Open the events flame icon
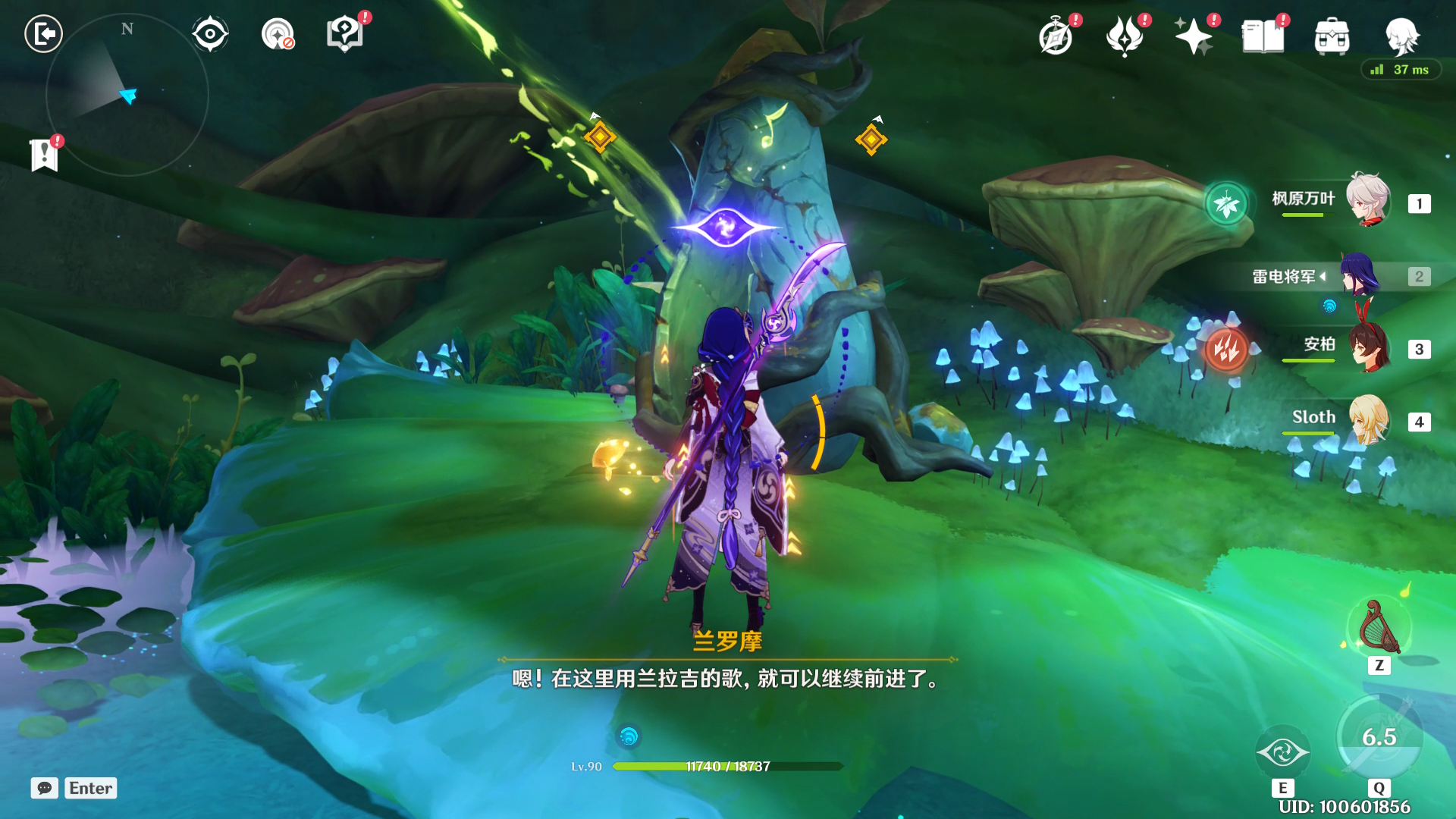Viewport: 1456px width, 819px height. pos(1125,36)
